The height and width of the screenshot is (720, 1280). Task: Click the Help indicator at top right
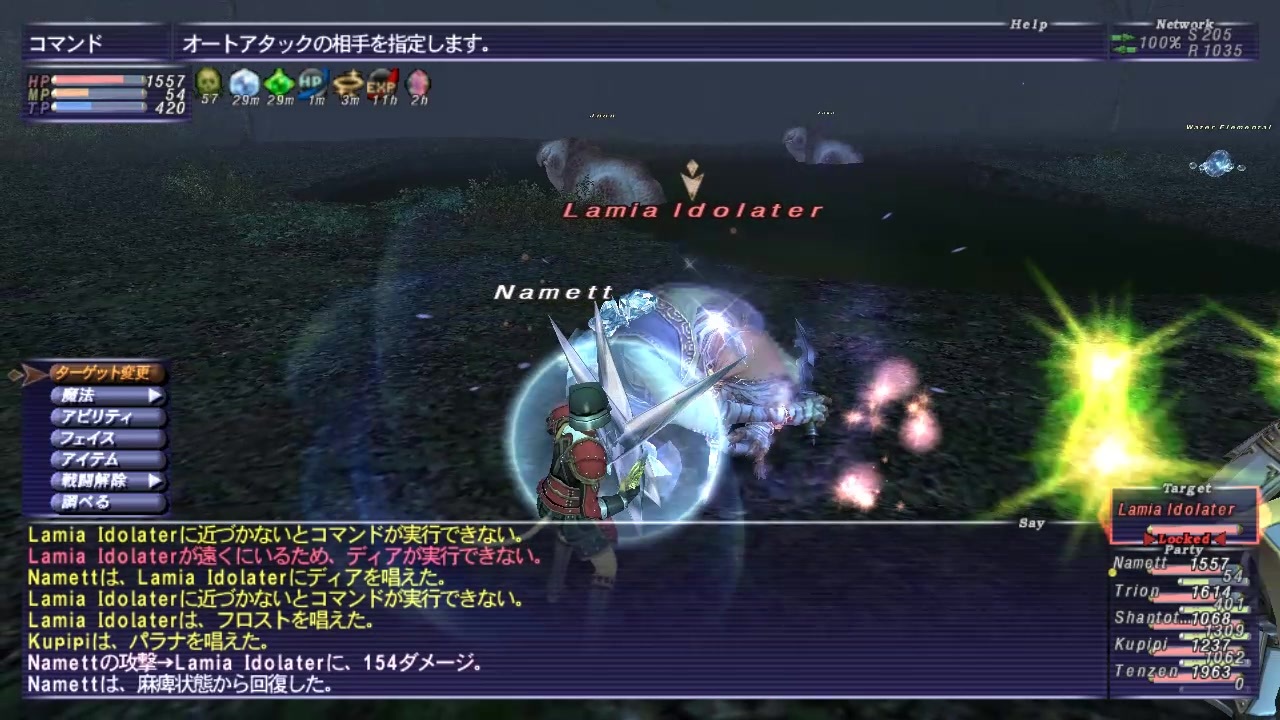coord(1028,23)
